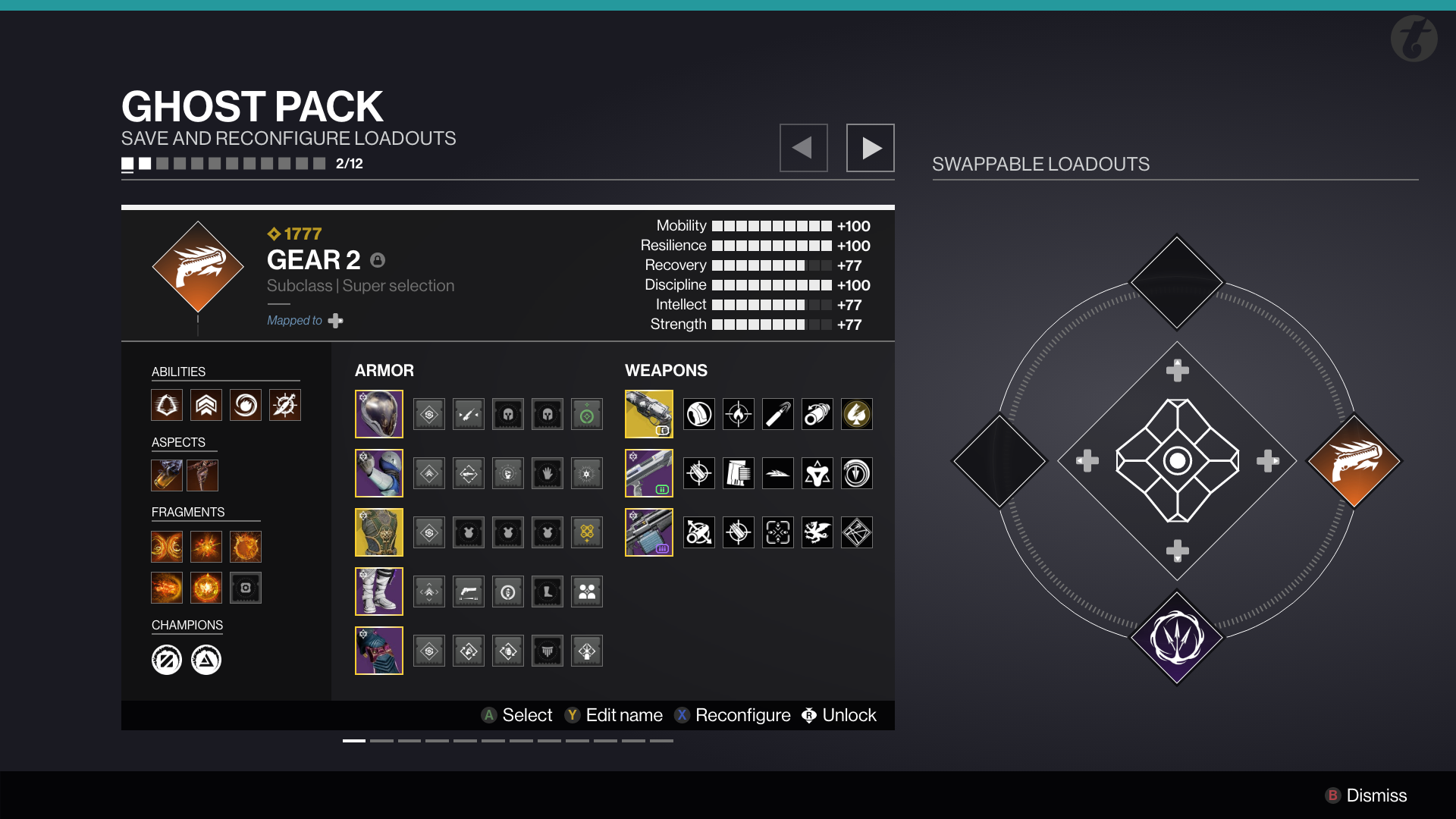Map loadout using the Mapped to plus icon
Image resolution: width=1456 pixels, height=819 pixels.
click(x=335, y=321)
